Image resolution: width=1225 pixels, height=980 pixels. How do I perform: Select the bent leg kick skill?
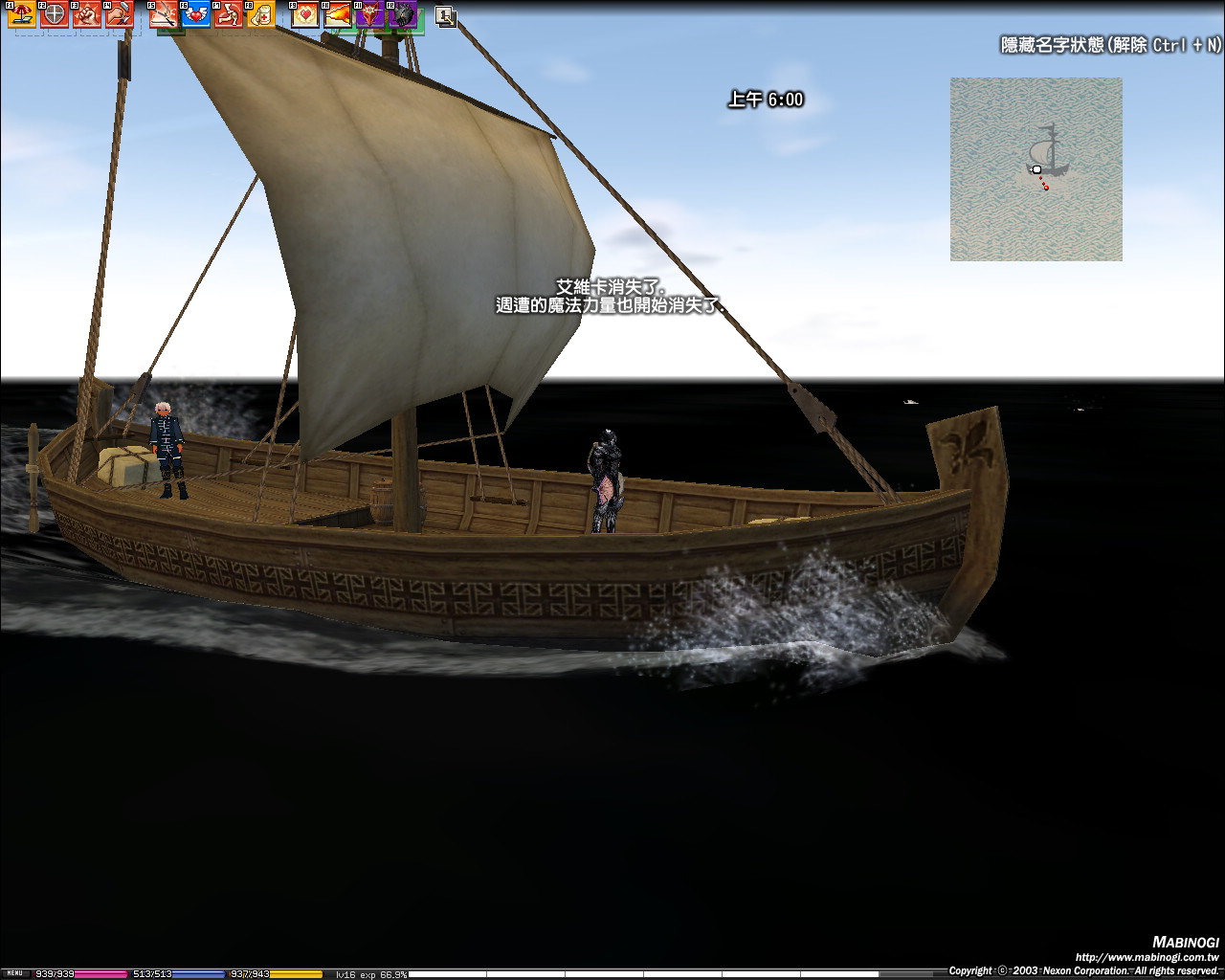click(229, 14)
